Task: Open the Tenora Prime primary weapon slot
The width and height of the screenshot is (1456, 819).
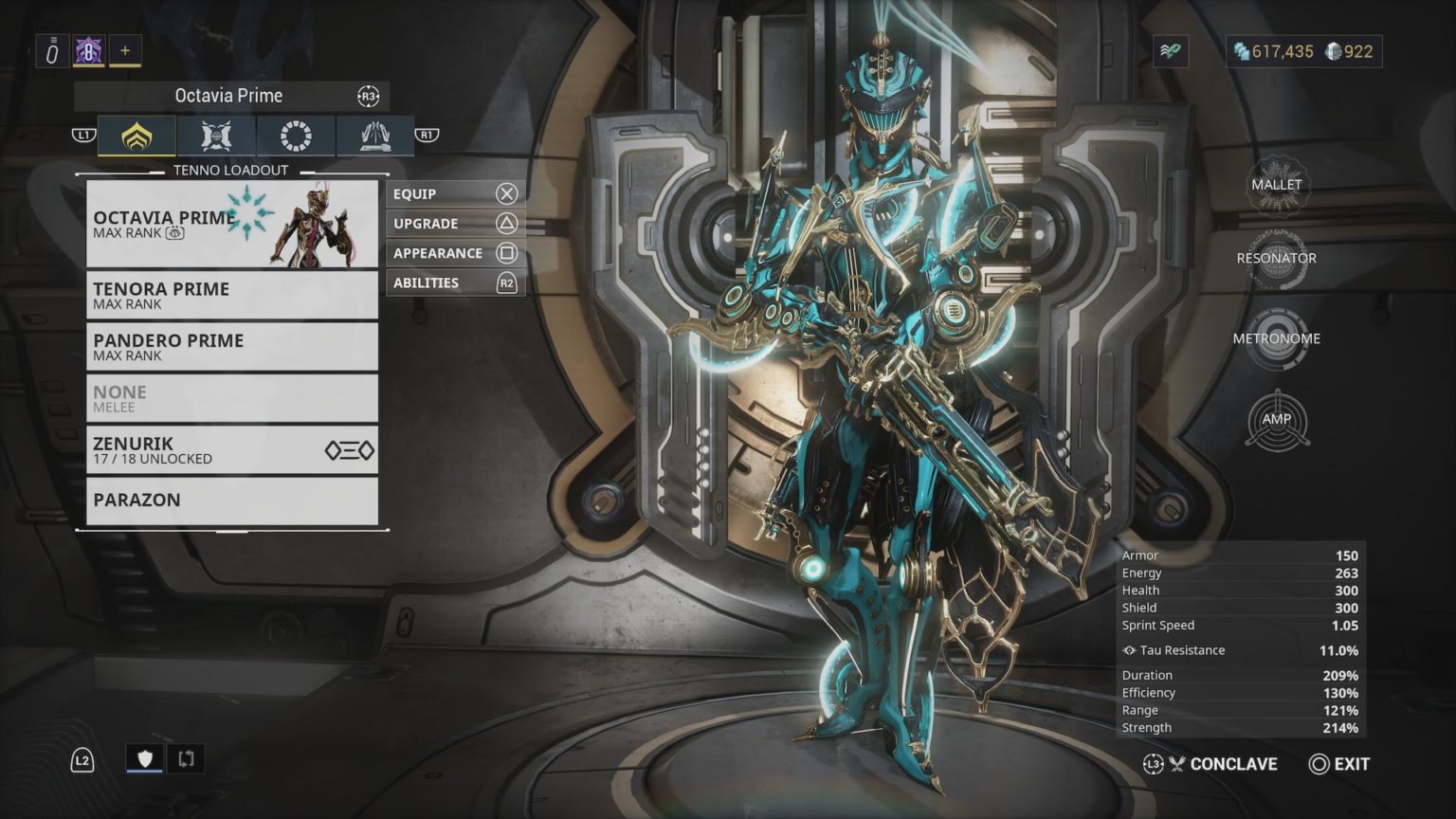Action: click(231, 295)
